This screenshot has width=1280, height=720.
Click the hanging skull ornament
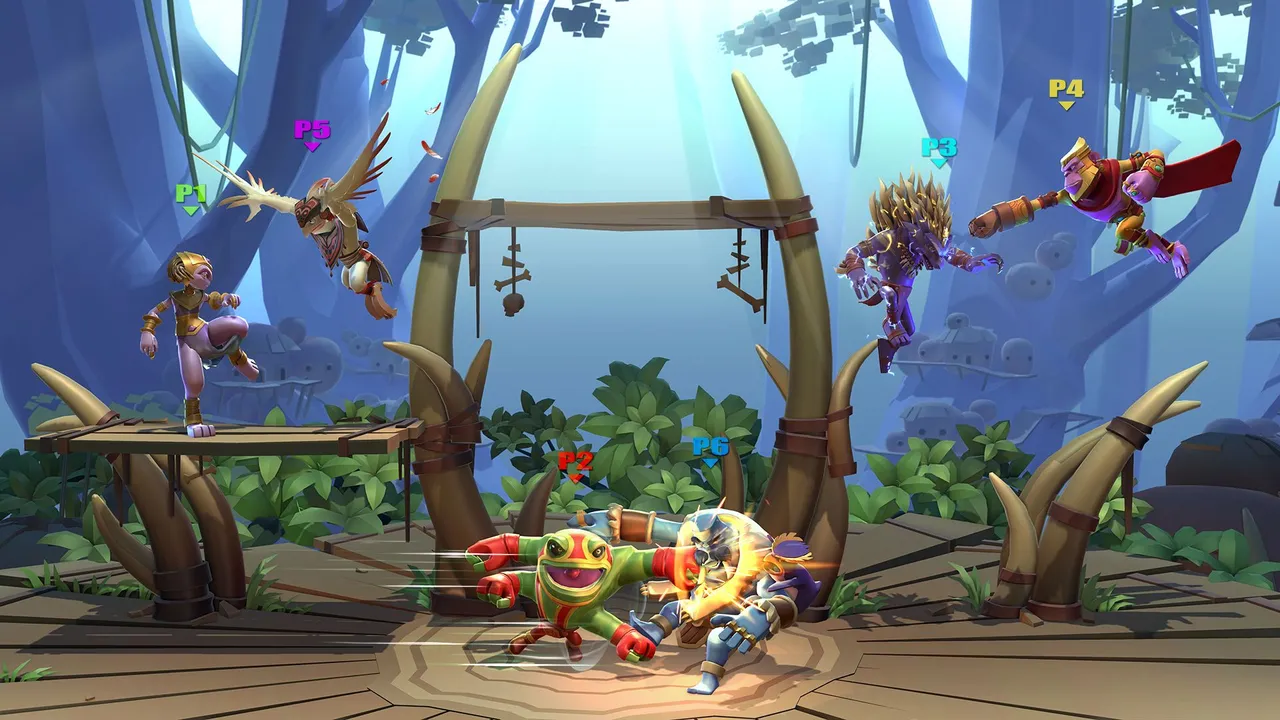(512, 303)
